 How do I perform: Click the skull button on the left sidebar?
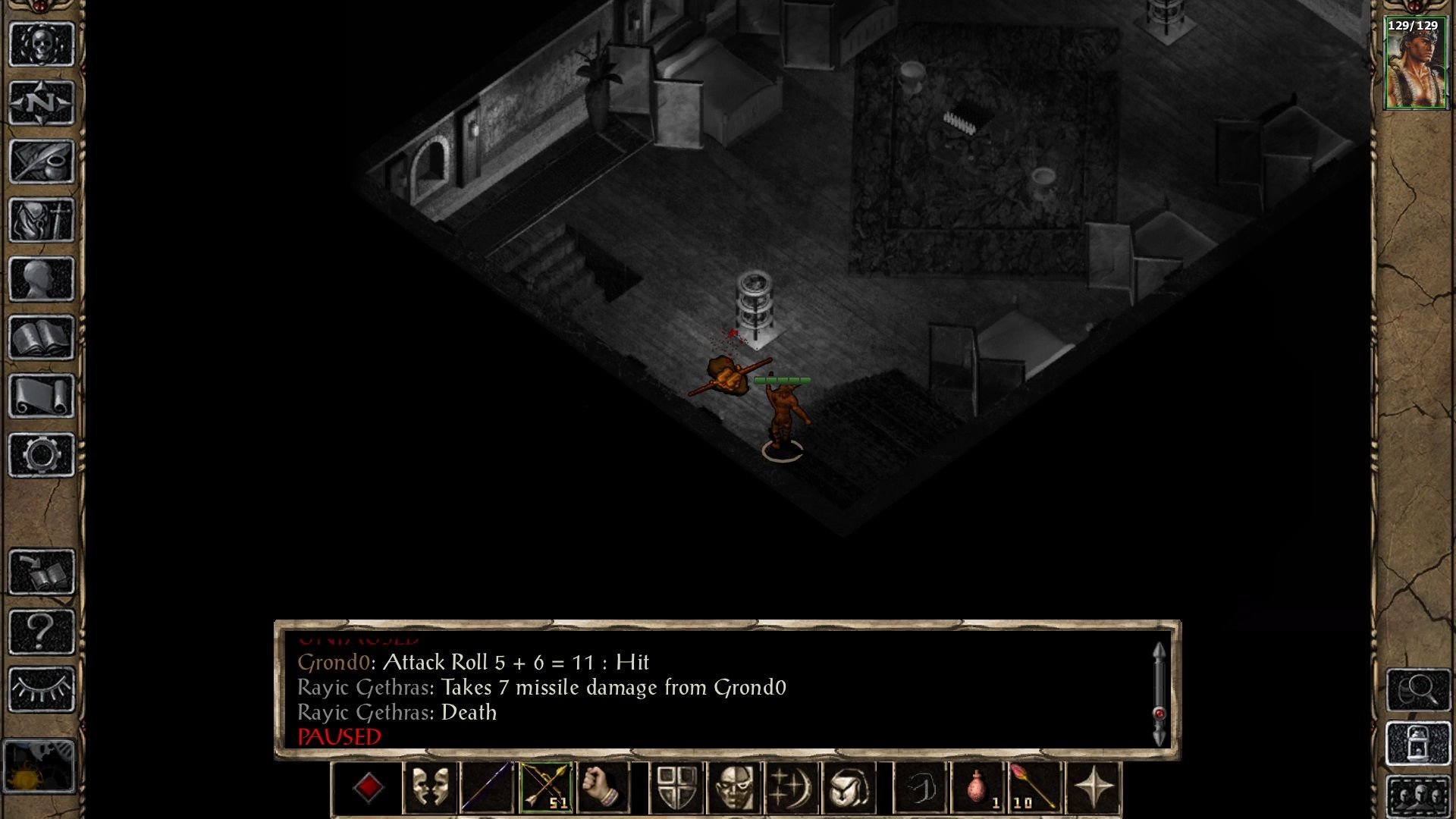pos(42,44)
